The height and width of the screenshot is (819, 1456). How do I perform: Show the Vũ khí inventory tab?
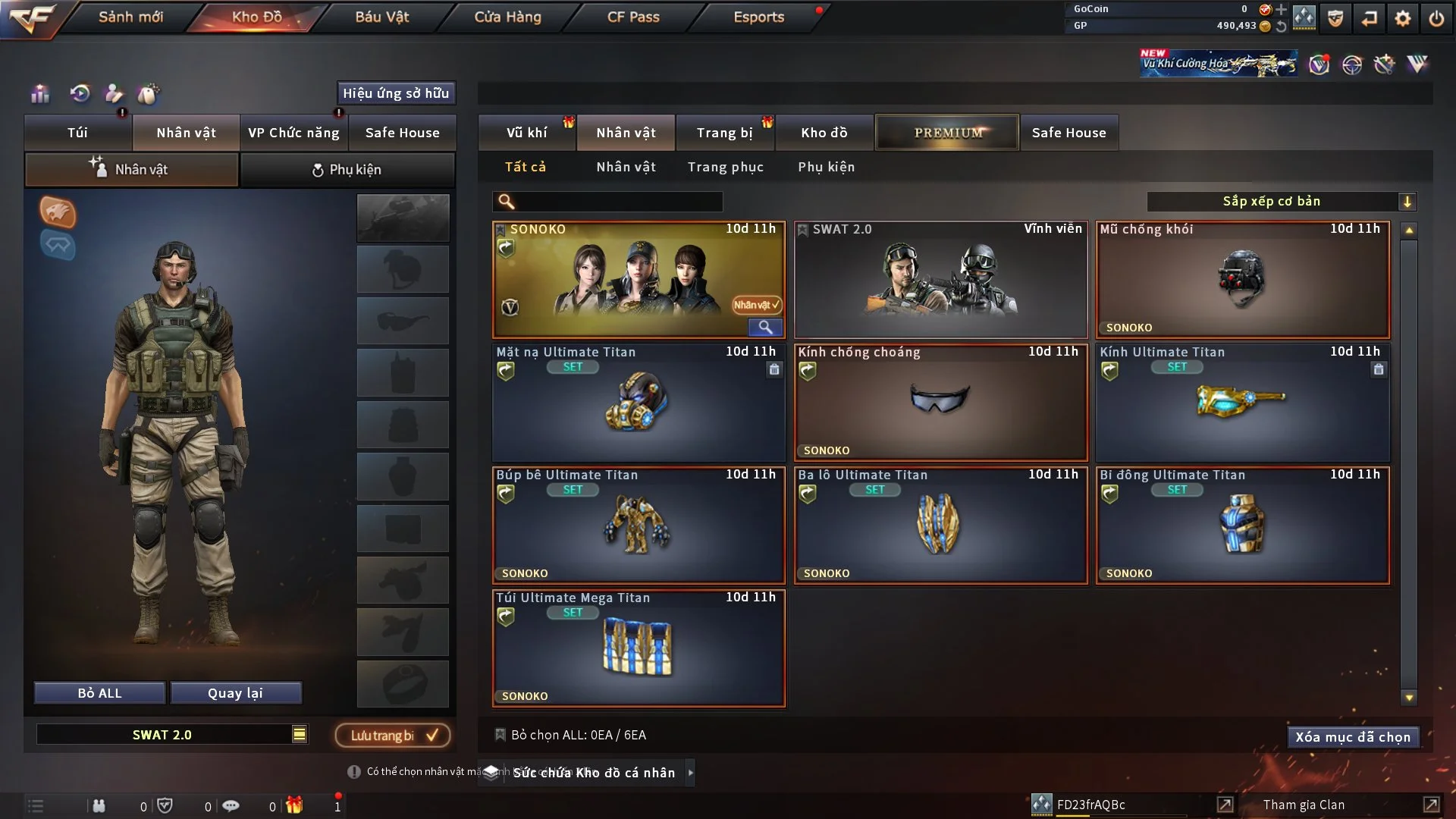[x=526, y=133]
